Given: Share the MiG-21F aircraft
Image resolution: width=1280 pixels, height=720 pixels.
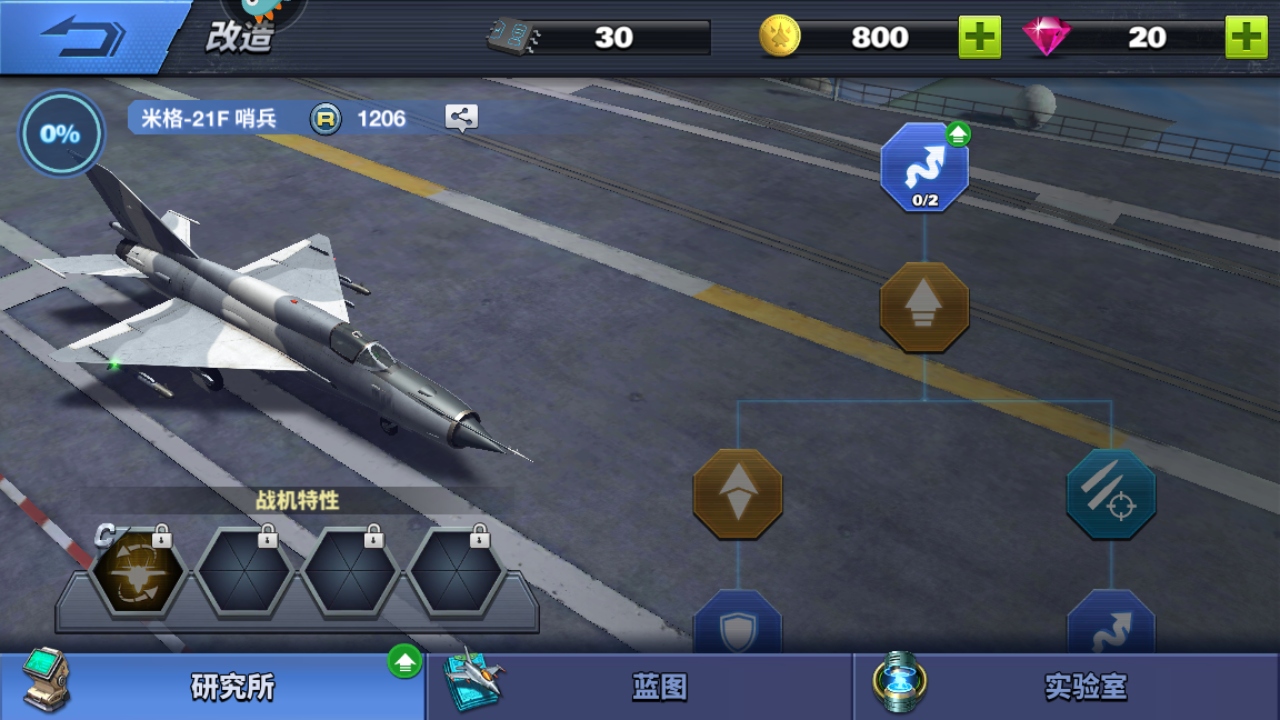Looking at the screenshot, I should 461,118.
